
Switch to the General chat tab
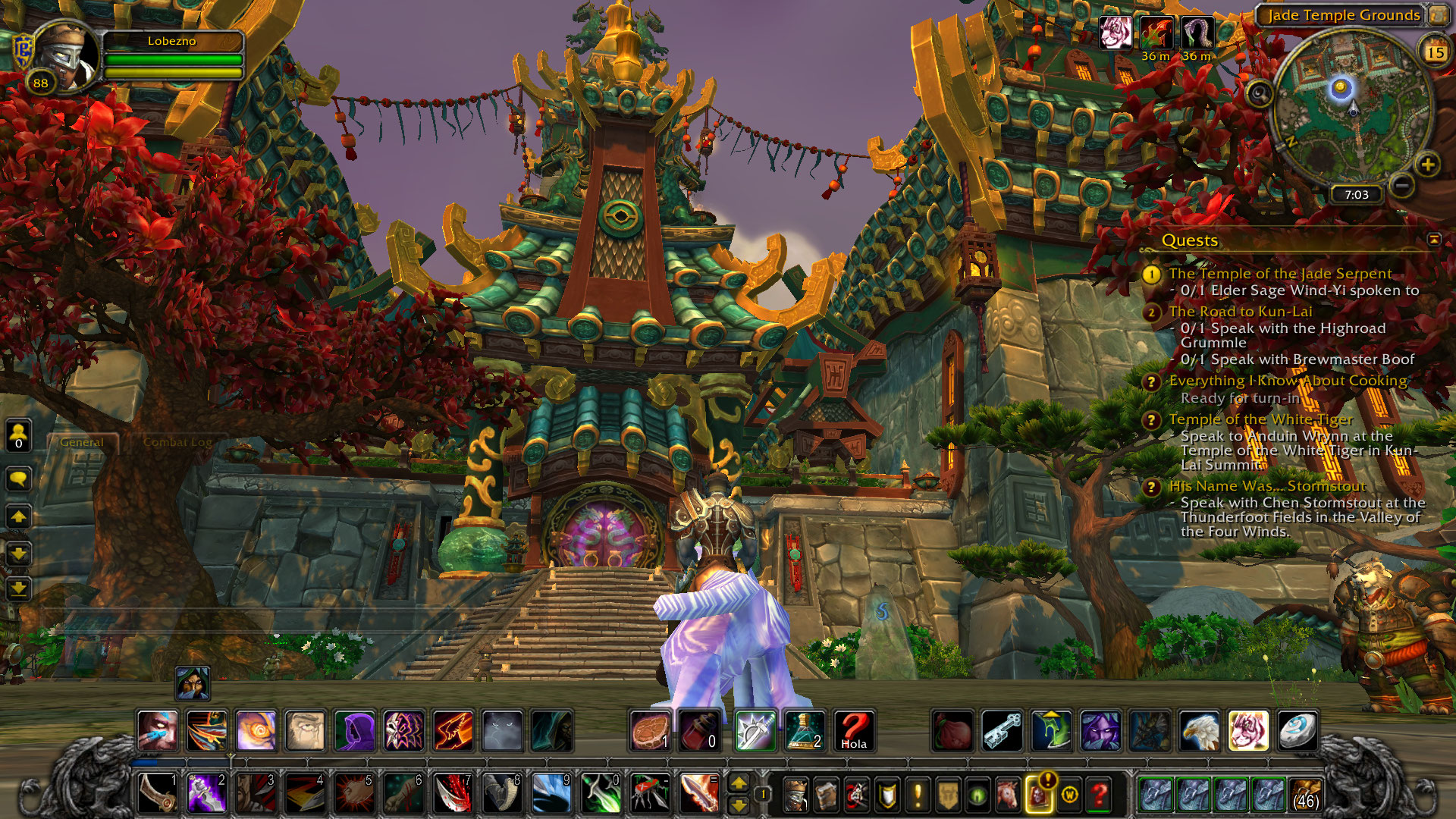82,442
